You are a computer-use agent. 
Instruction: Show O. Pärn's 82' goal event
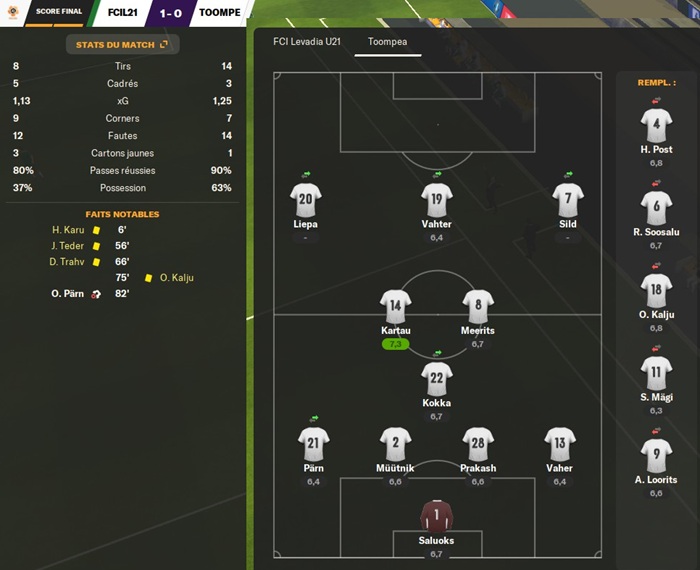click(91, 294)
